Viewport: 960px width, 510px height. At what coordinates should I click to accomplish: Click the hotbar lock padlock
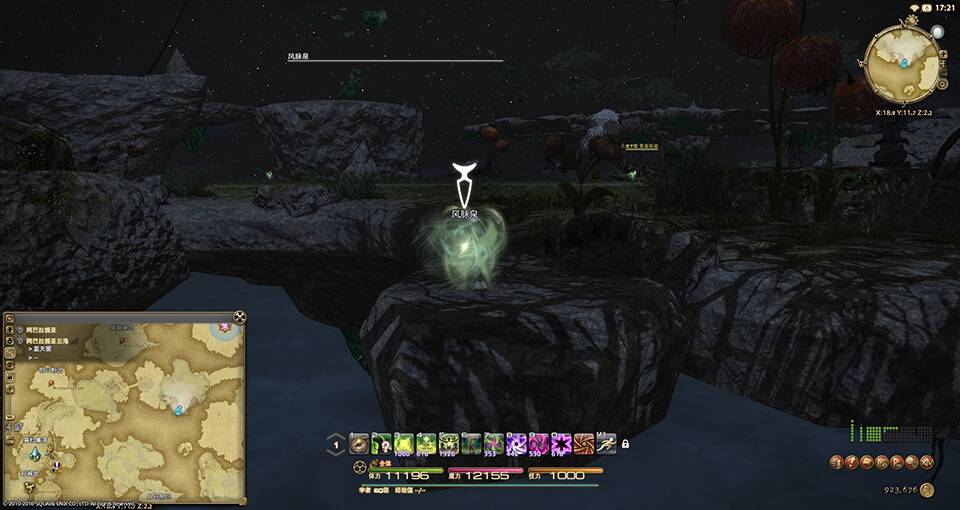click(625, 444)
